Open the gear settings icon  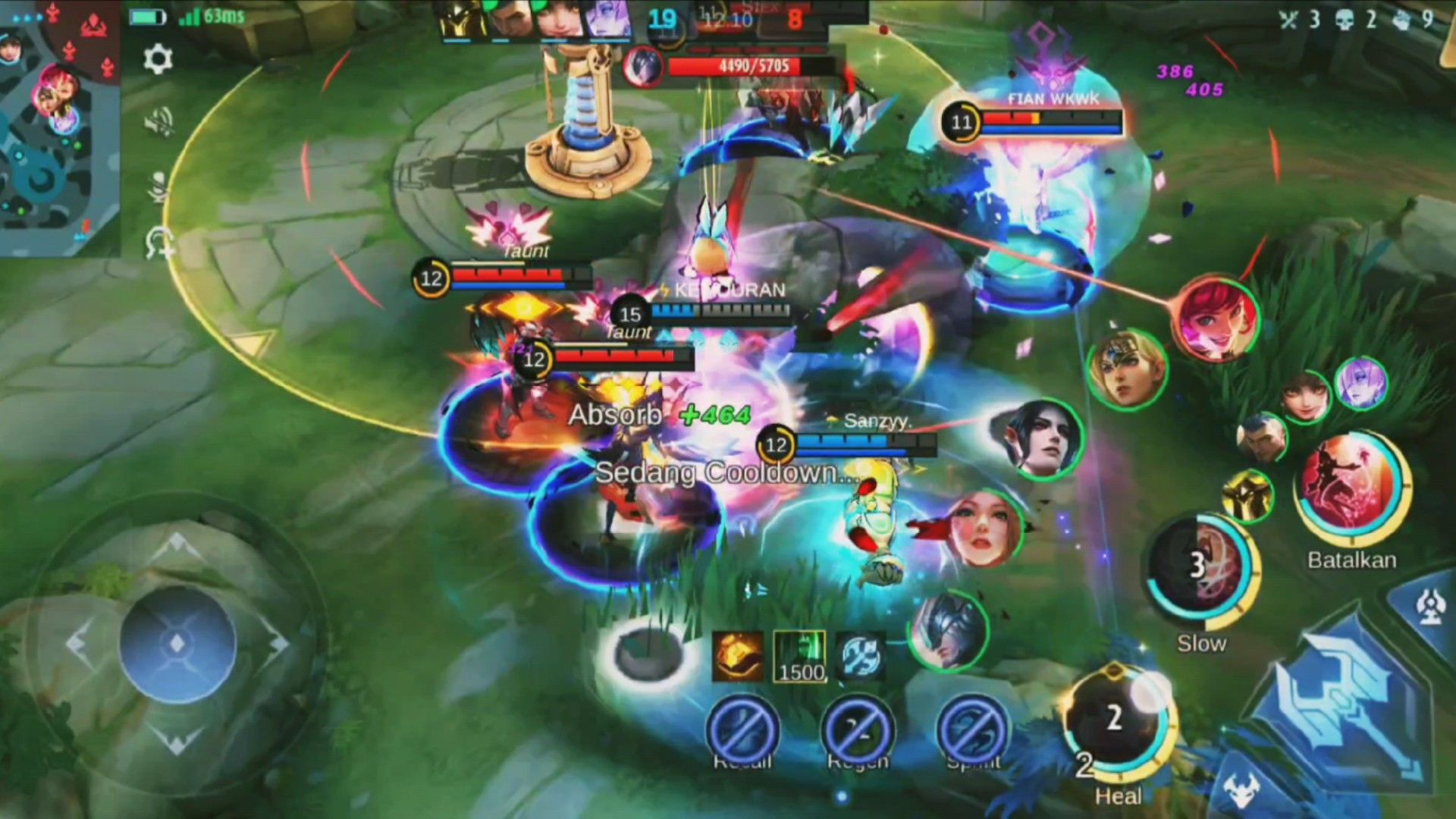click(158, 58)
